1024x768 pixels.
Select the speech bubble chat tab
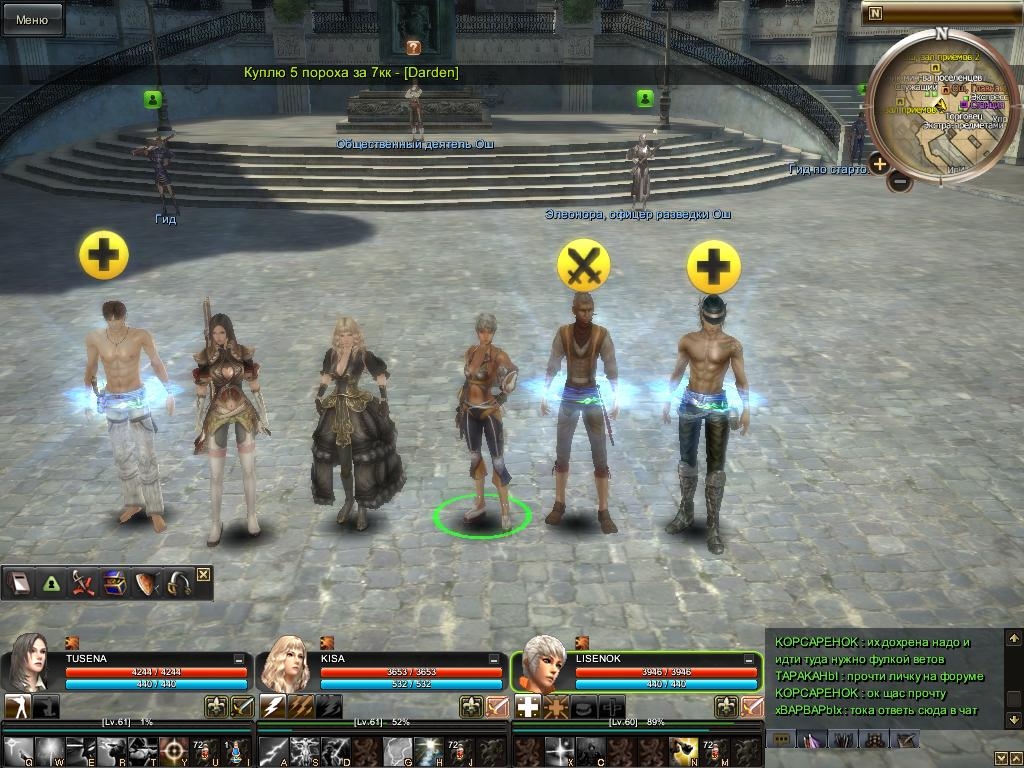tap(780, 739)
